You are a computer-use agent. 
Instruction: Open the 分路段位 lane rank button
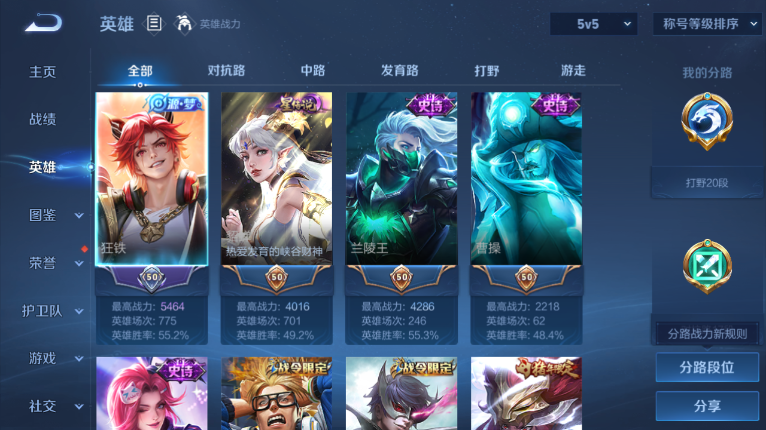[x=707, y=367]
